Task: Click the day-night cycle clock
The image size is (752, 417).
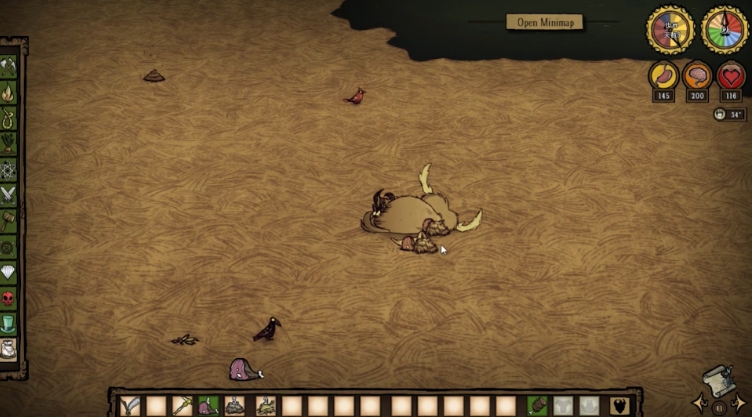Action: 669,29
